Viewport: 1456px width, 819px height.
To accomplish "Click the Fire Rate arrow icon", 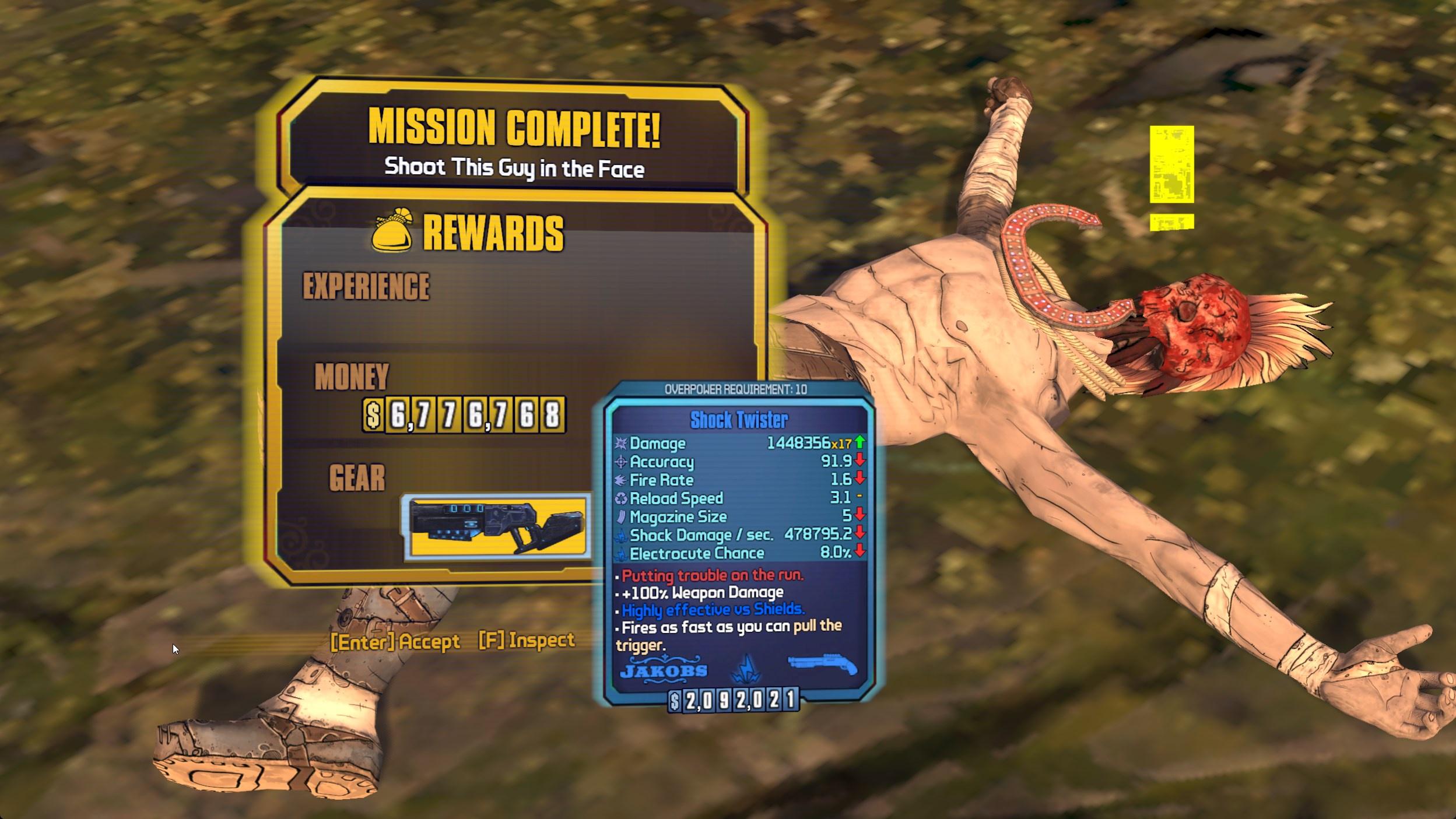I will pos(622,480).
